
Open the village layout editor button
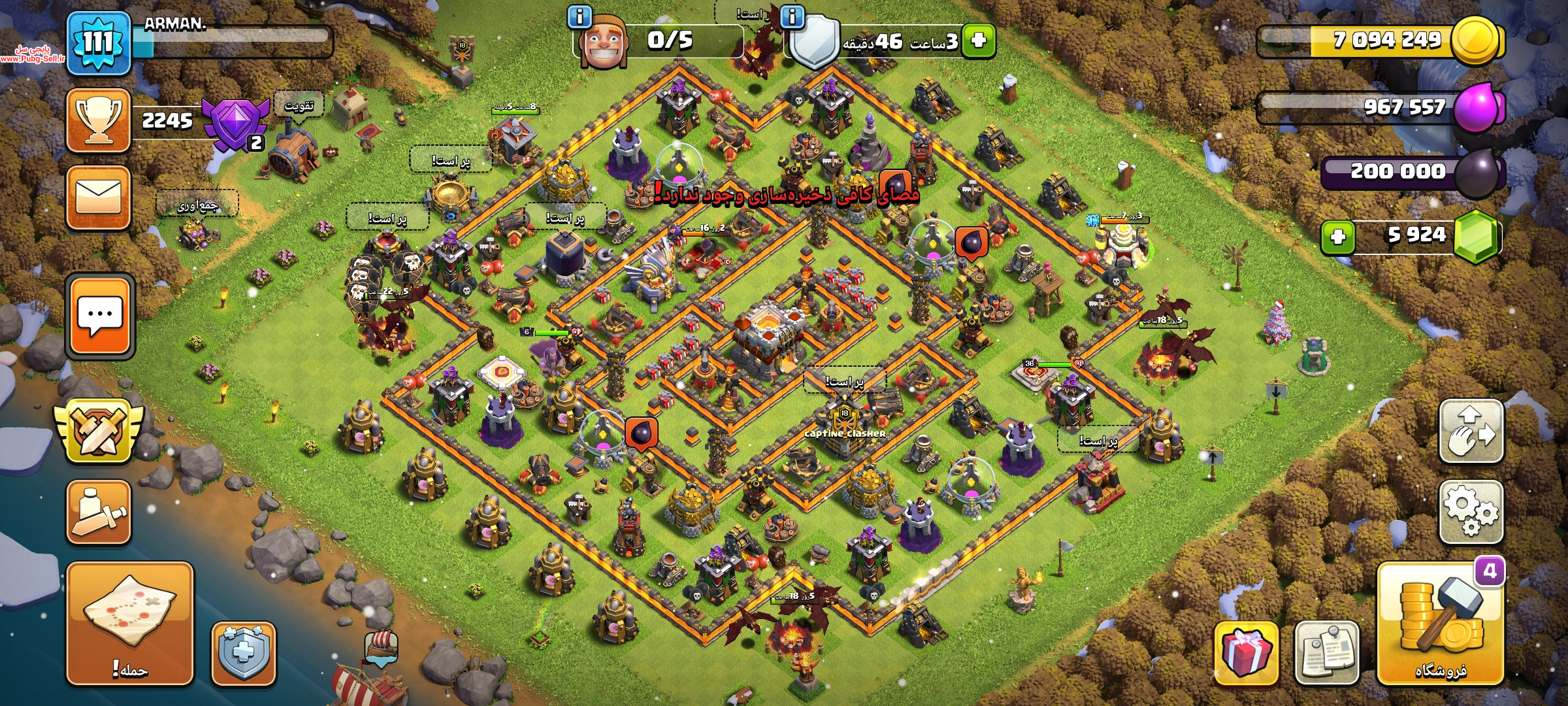pos(1471,431)
